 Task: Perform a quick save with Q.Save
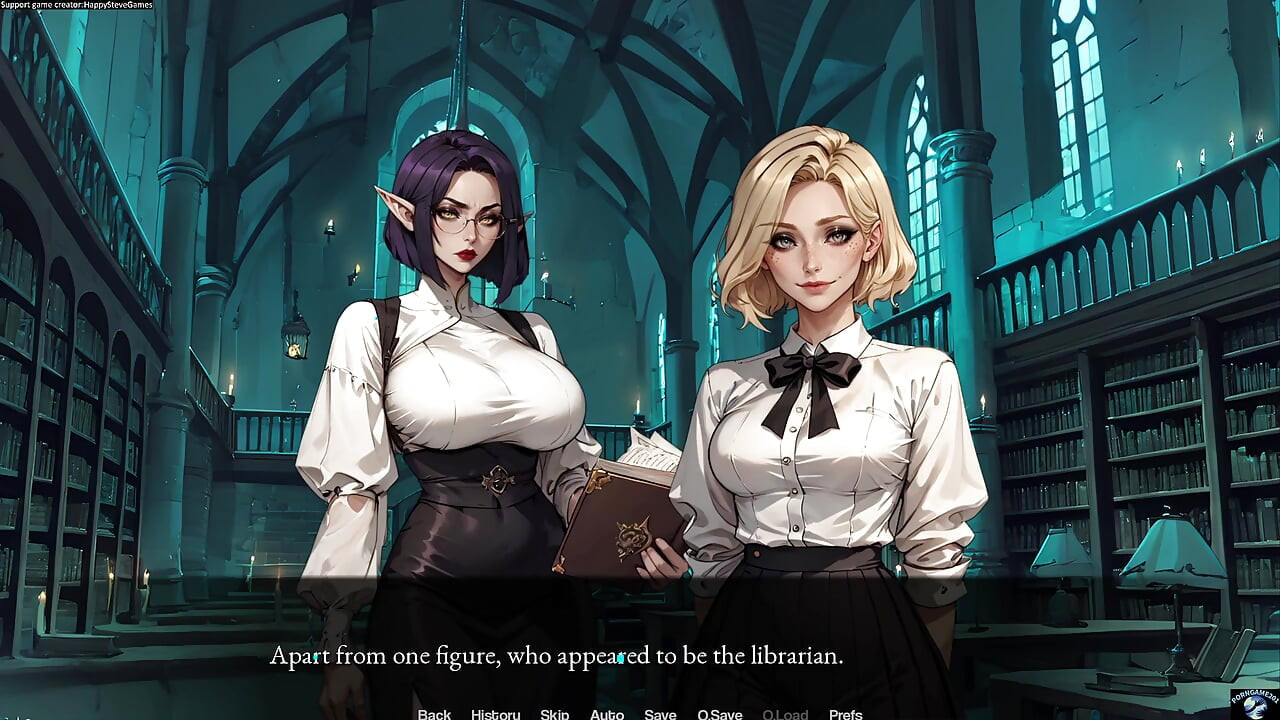pyautogui.click(x=719, y=714)
